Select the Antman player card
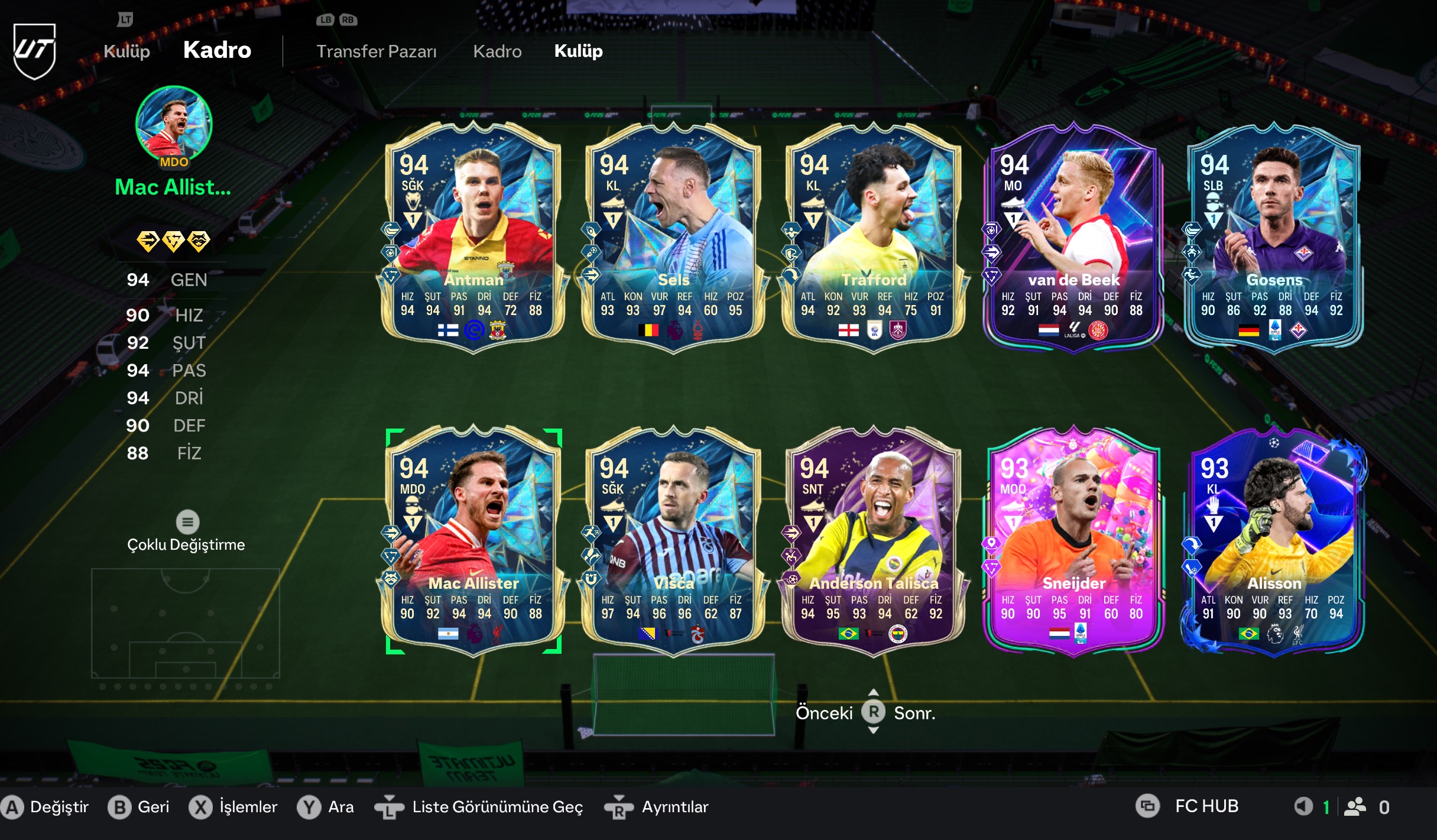Screen dimensions: 1437x840 tap(473, 238)
